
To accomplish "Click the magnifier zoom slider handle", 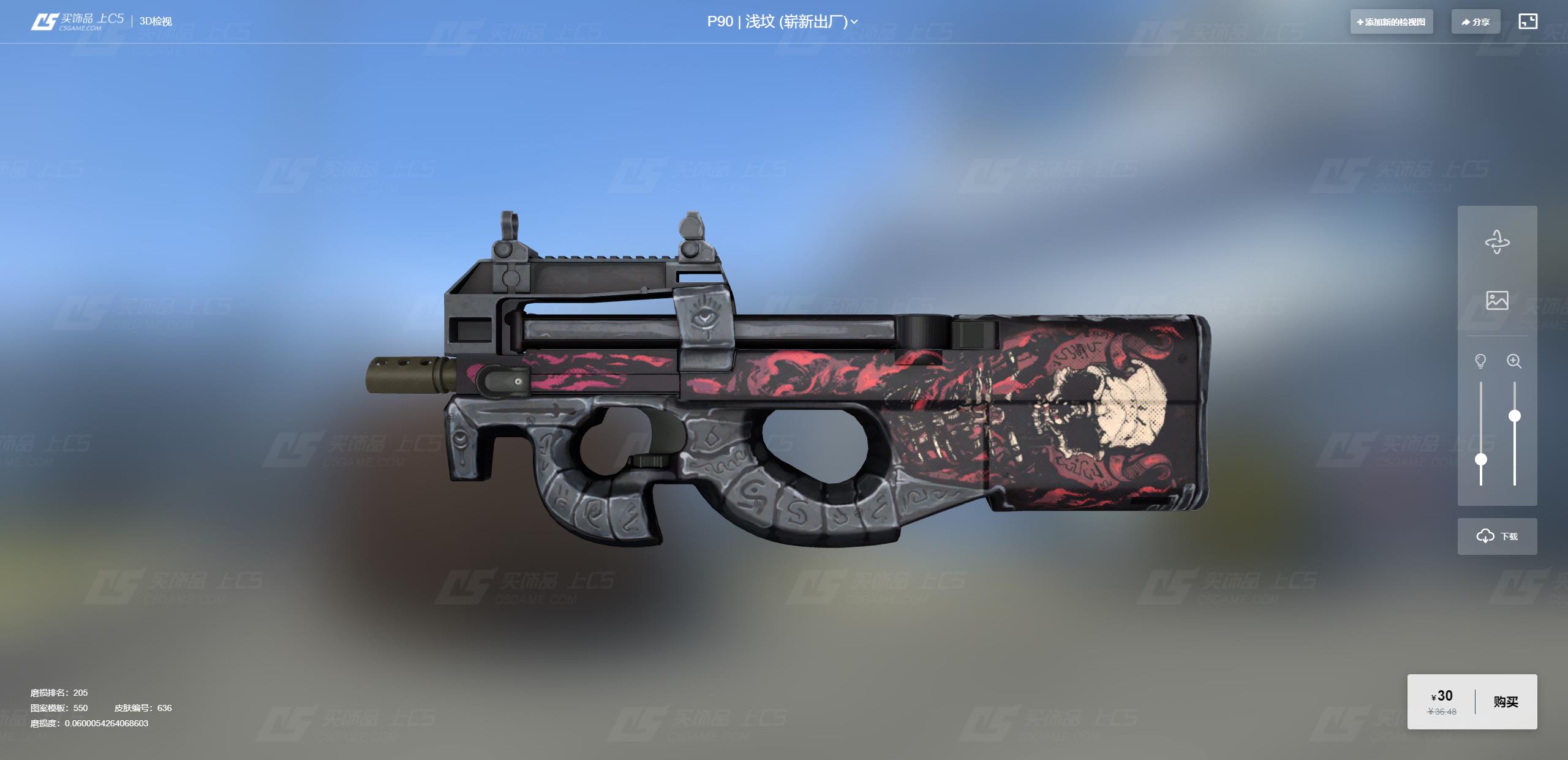I will tap(1514, 416).
